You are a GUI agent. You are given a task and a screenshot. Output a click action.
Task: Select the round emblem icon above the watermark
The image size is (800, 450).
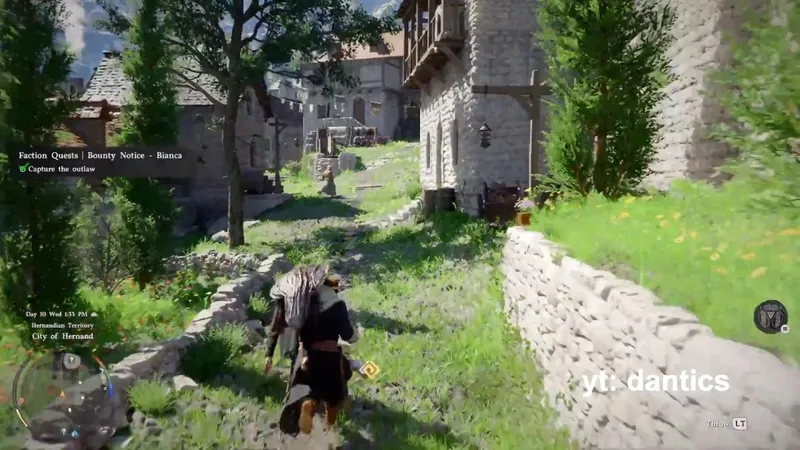click(770, 317)
